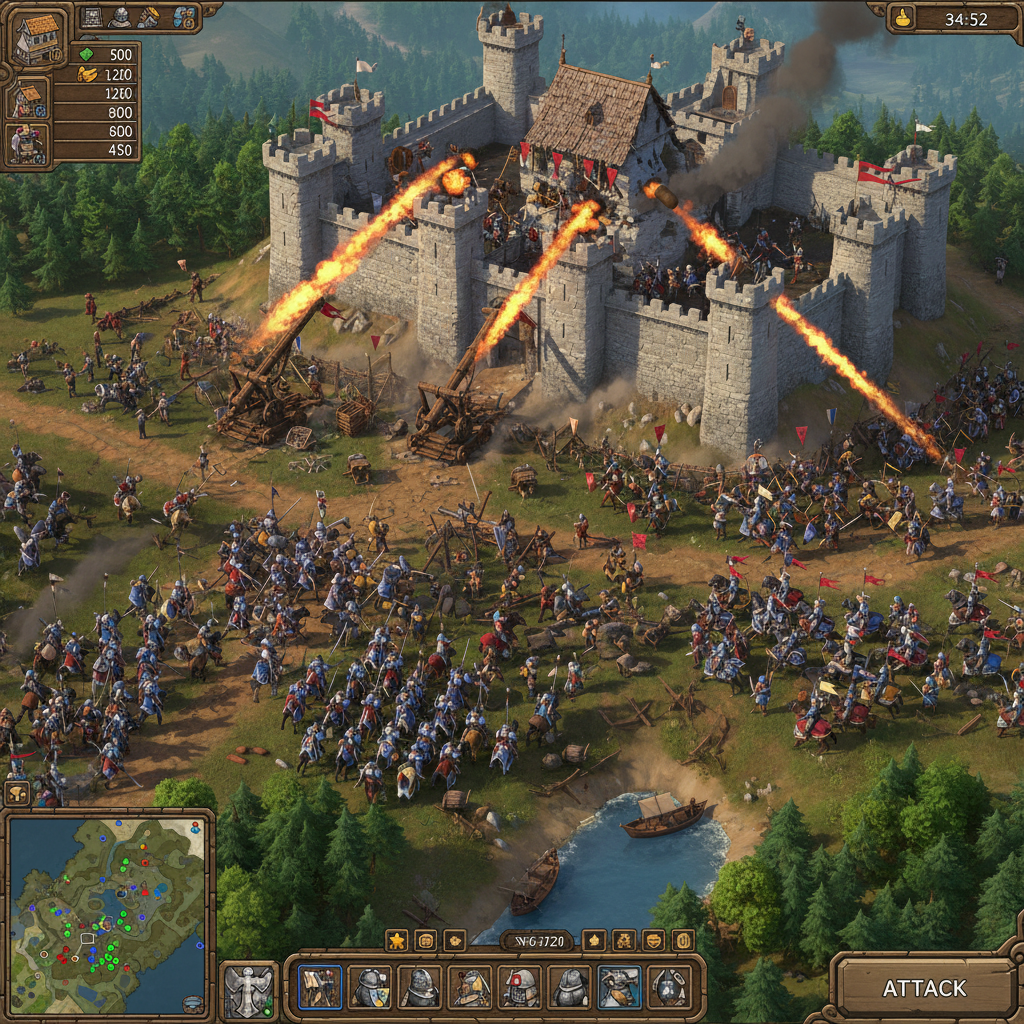Select the last unit slot in bottom bar

click(669, 987)
